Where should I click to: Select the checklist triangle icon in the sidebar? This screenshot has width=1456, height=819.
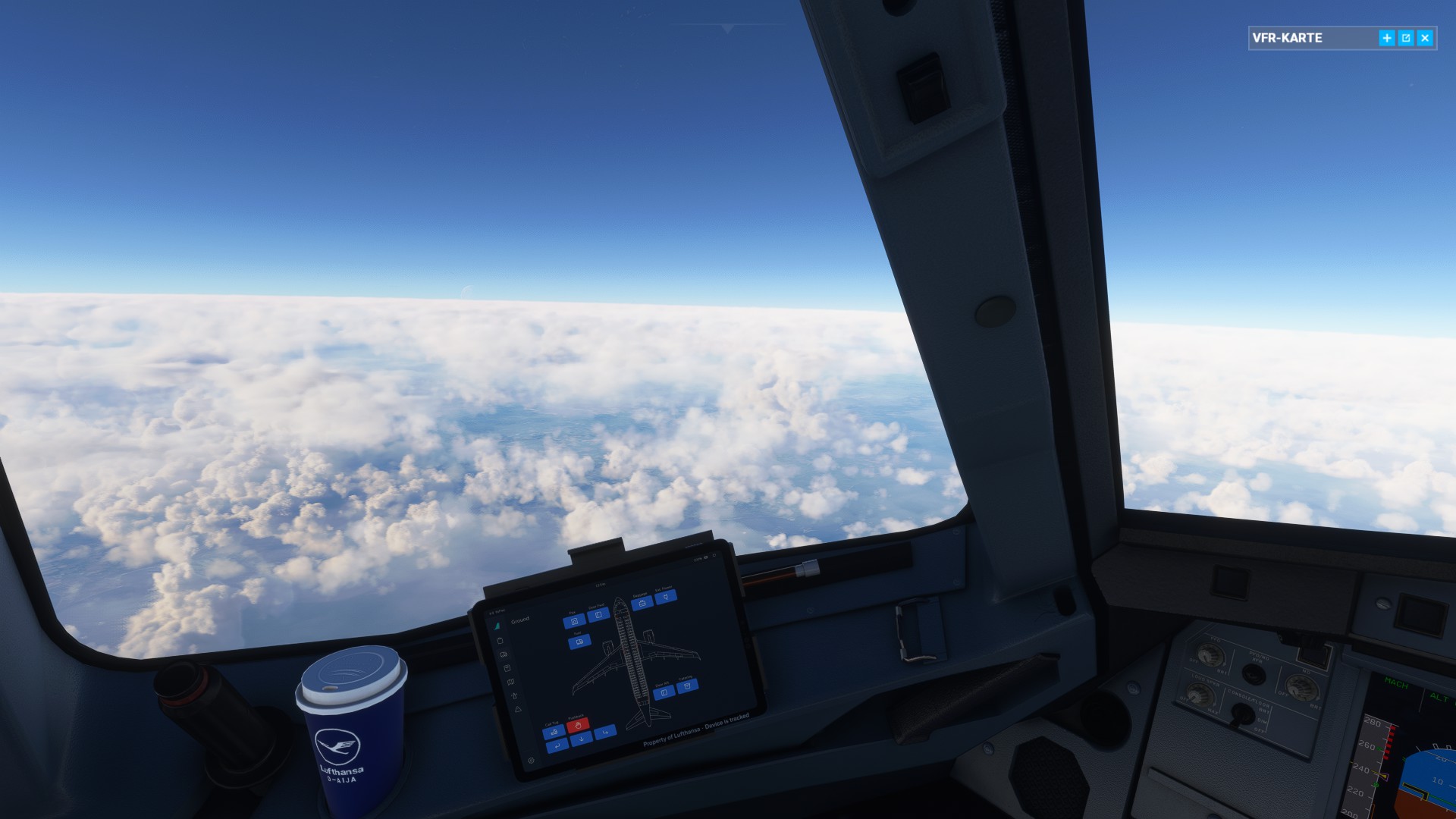coord(516,709)
